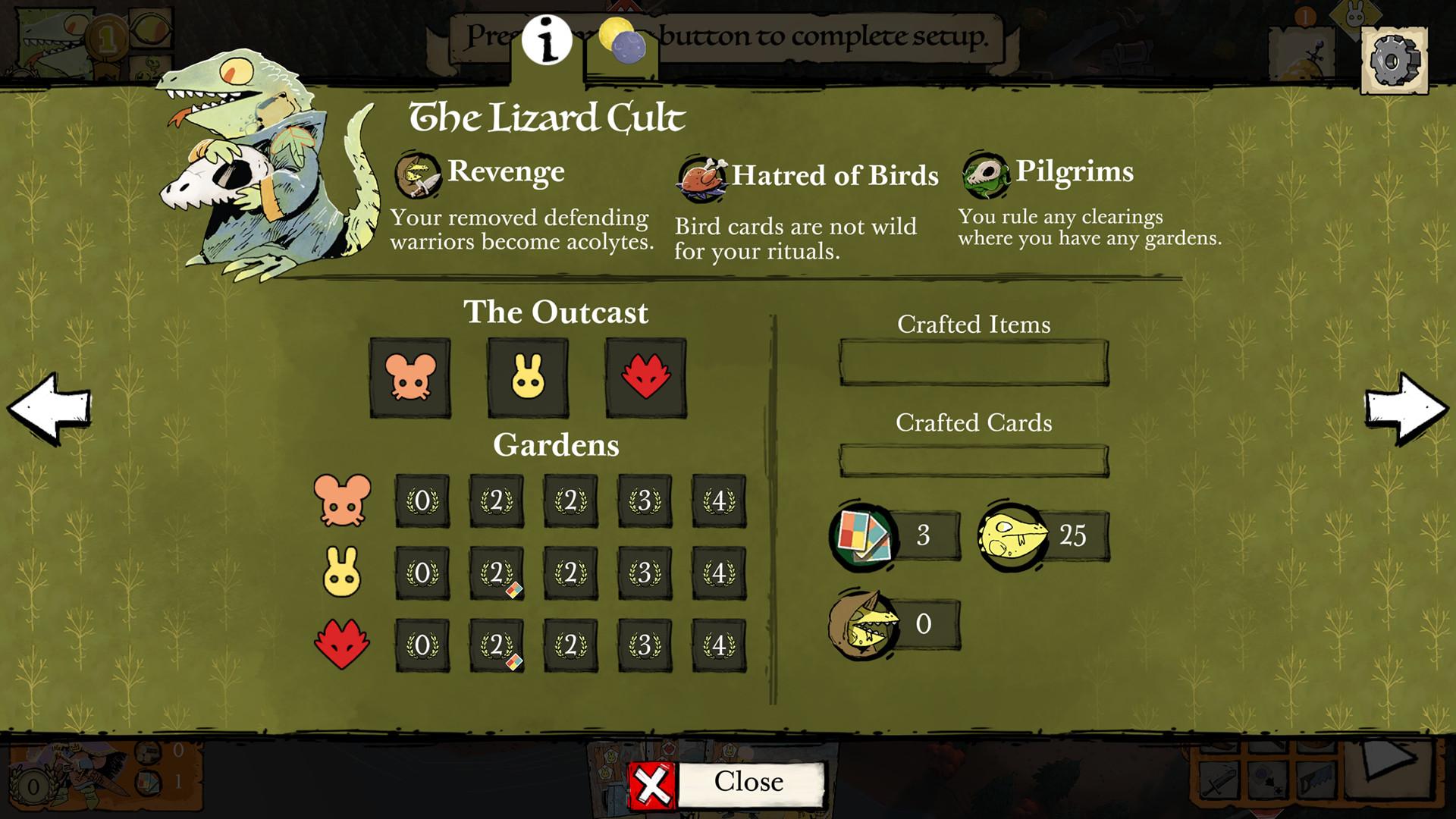
Task: Select the rabbit garden track second slot
Action: click(x=497, y=573)
